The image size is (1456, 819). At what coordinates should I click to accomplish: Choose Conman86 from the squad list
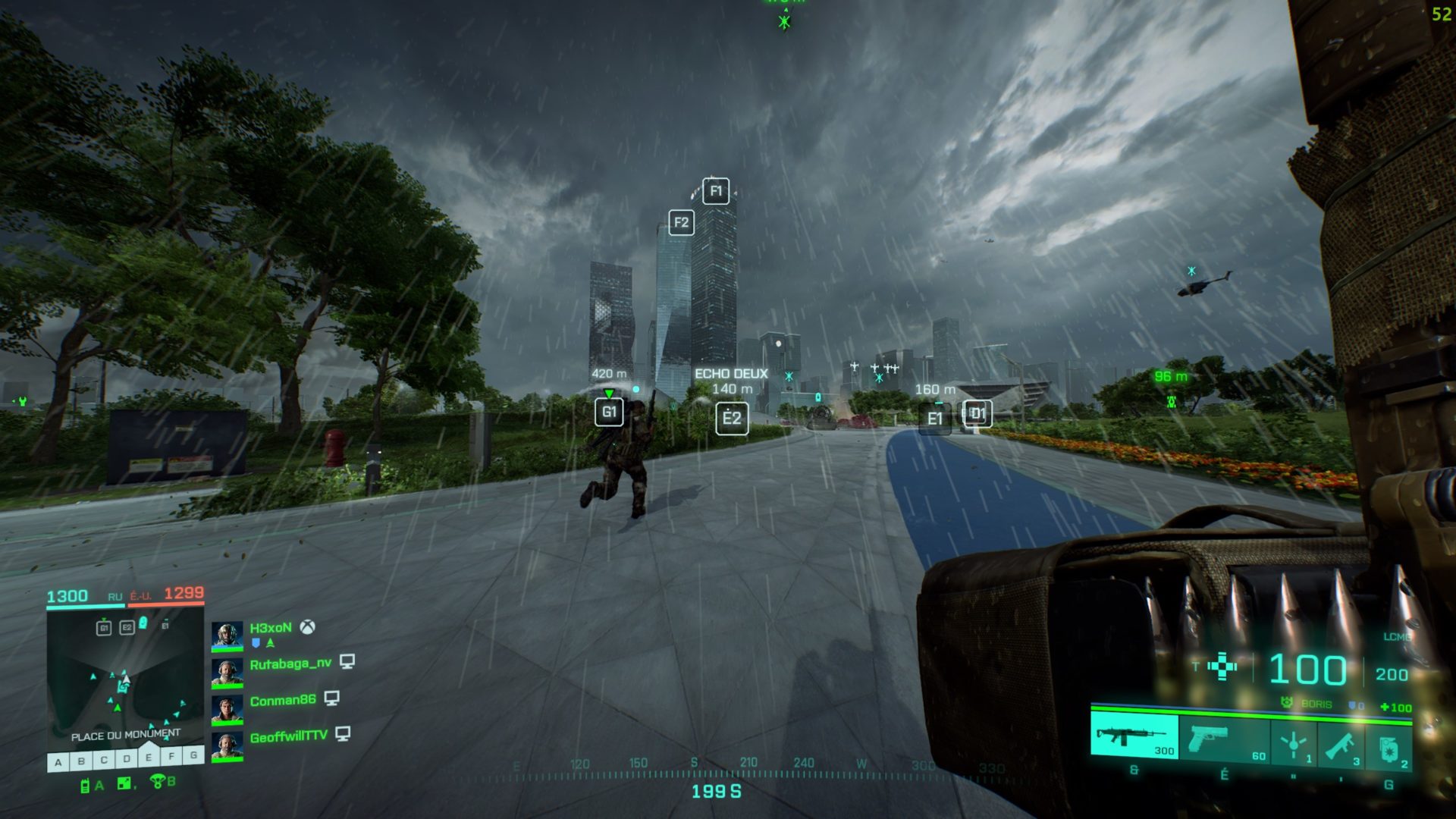282,700
